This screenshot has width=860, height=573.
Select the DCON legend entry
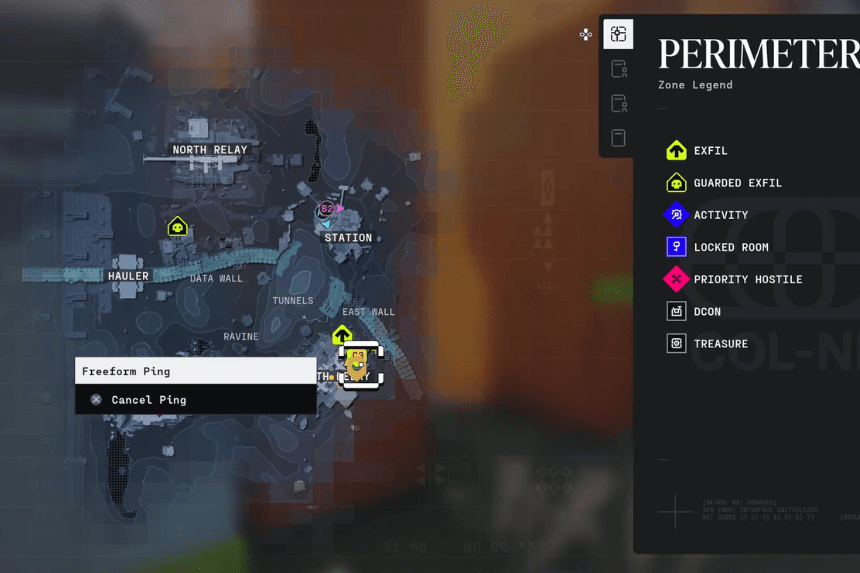point(706,311)
